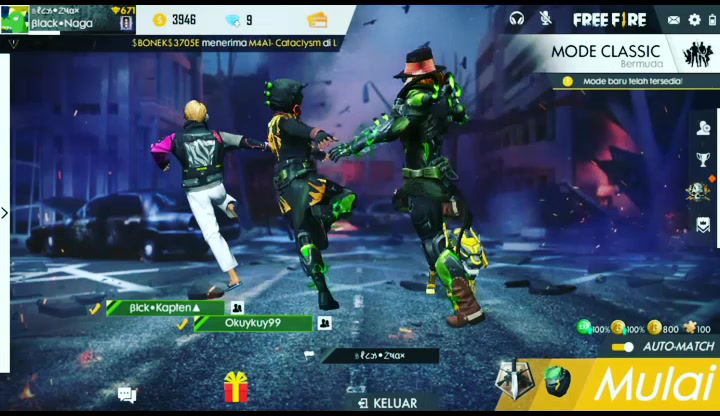Start the match with Mulai
Screen dimensions: 720x416
tap(655, 384)
